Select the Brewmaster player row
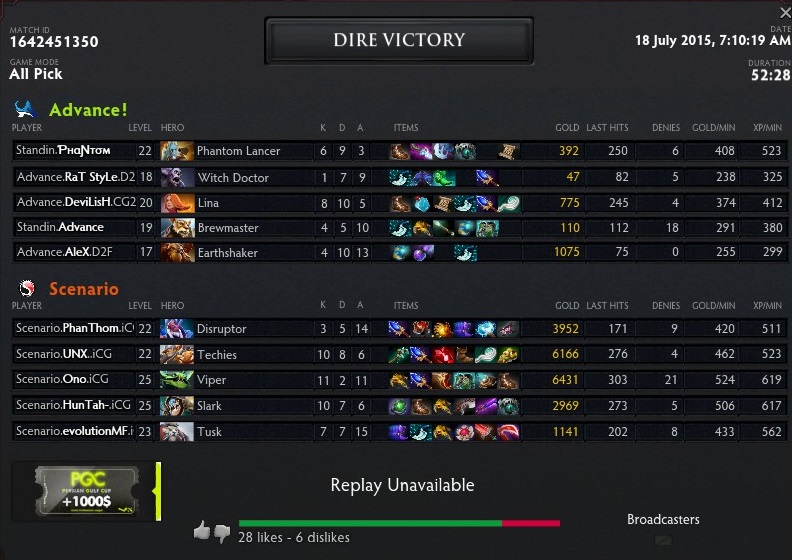The height and width of the screenshot is (560, 792). pos(400,228)
